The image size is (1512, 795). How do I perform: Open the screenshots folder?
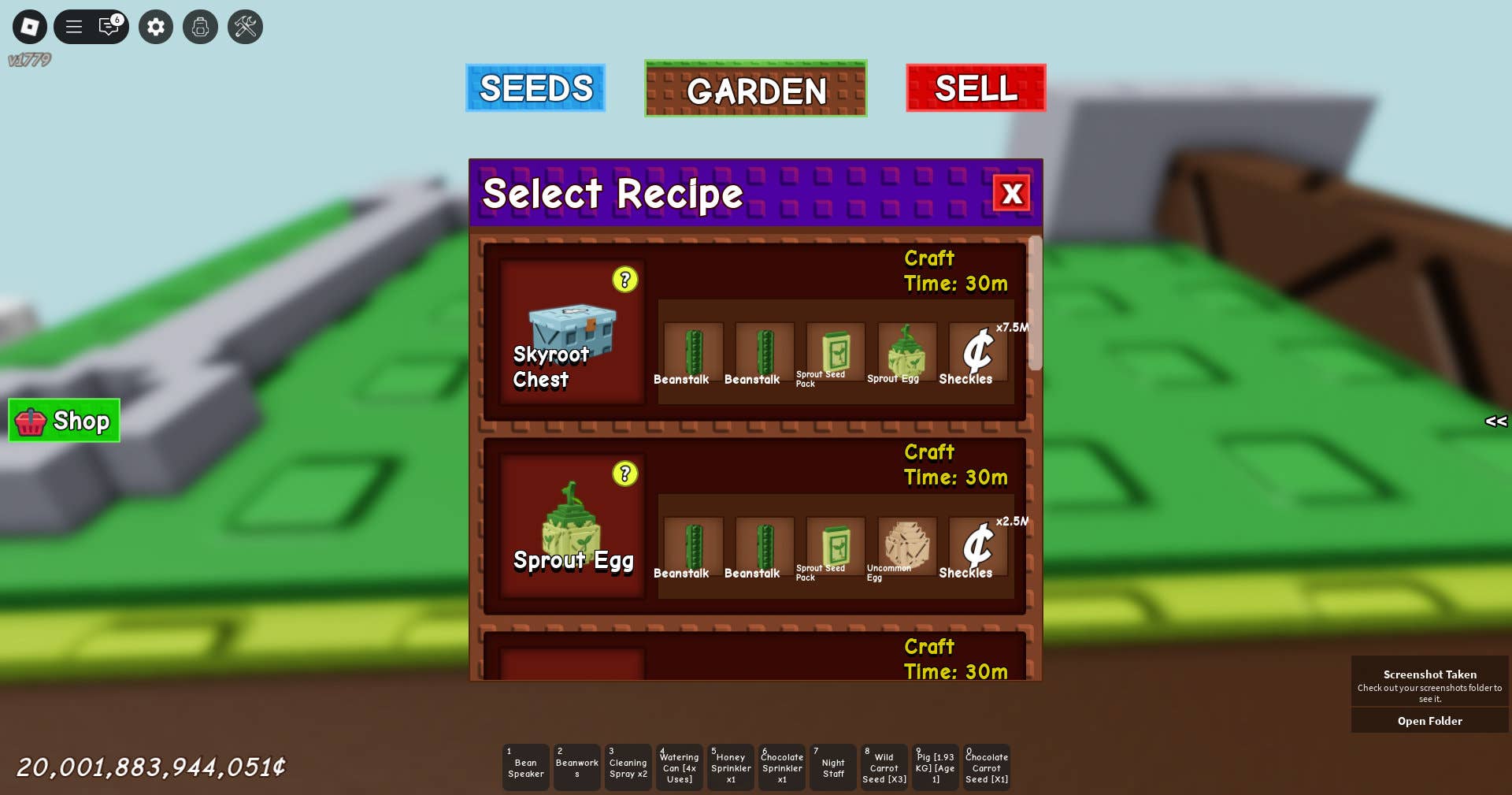[1429, 721]
